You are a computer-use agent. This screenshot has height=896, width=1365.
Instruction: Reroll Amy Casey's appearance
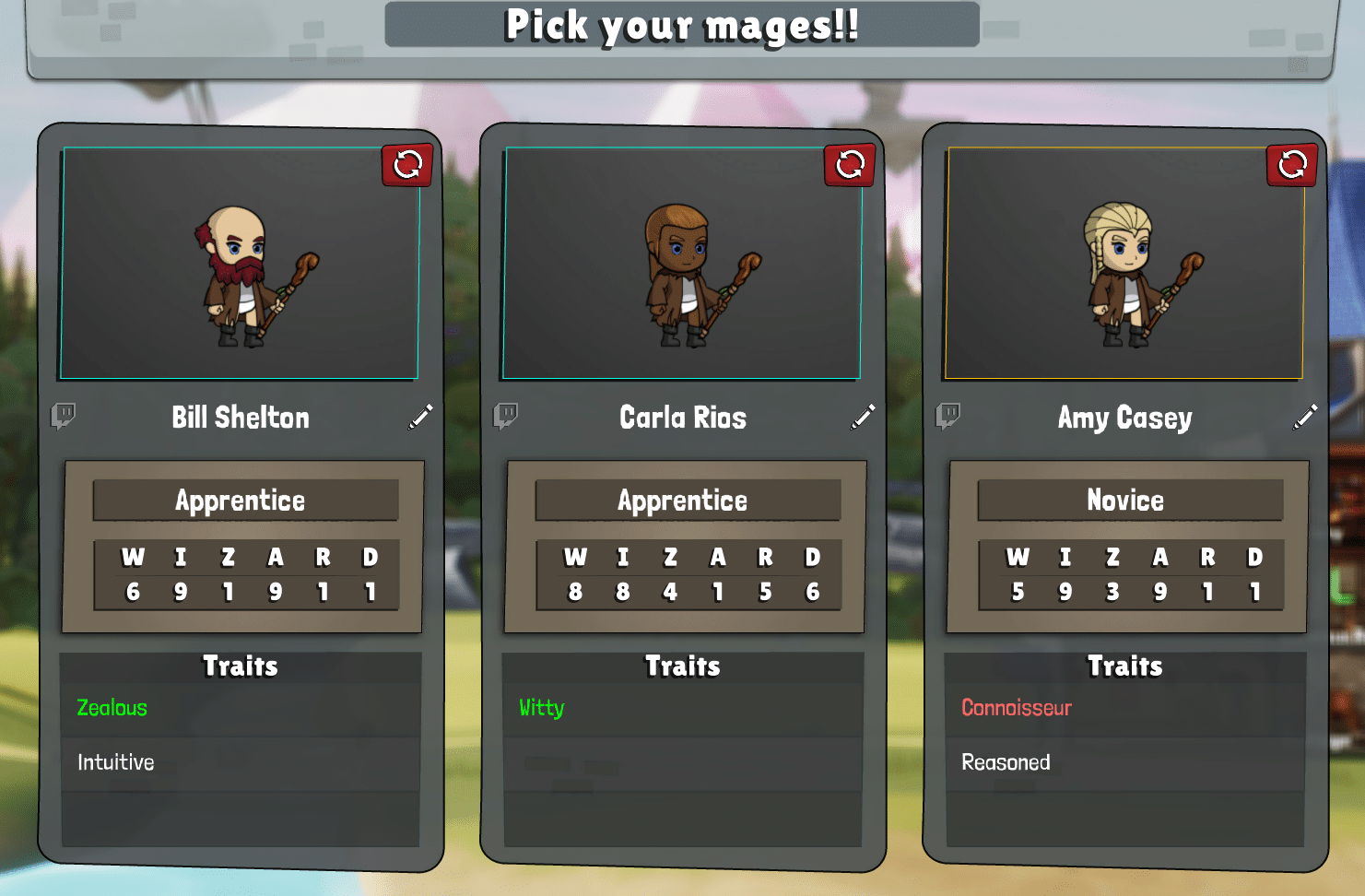point(1292,166)
